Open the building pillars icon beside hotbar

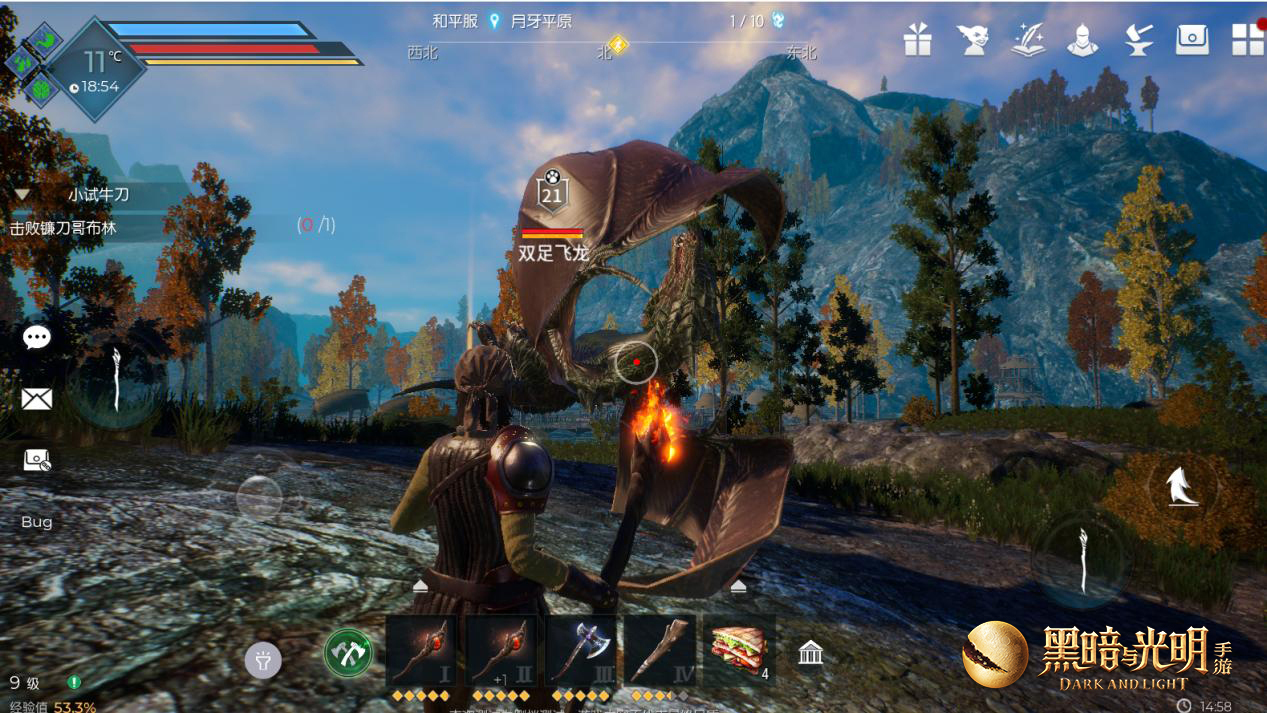(811, 654)
